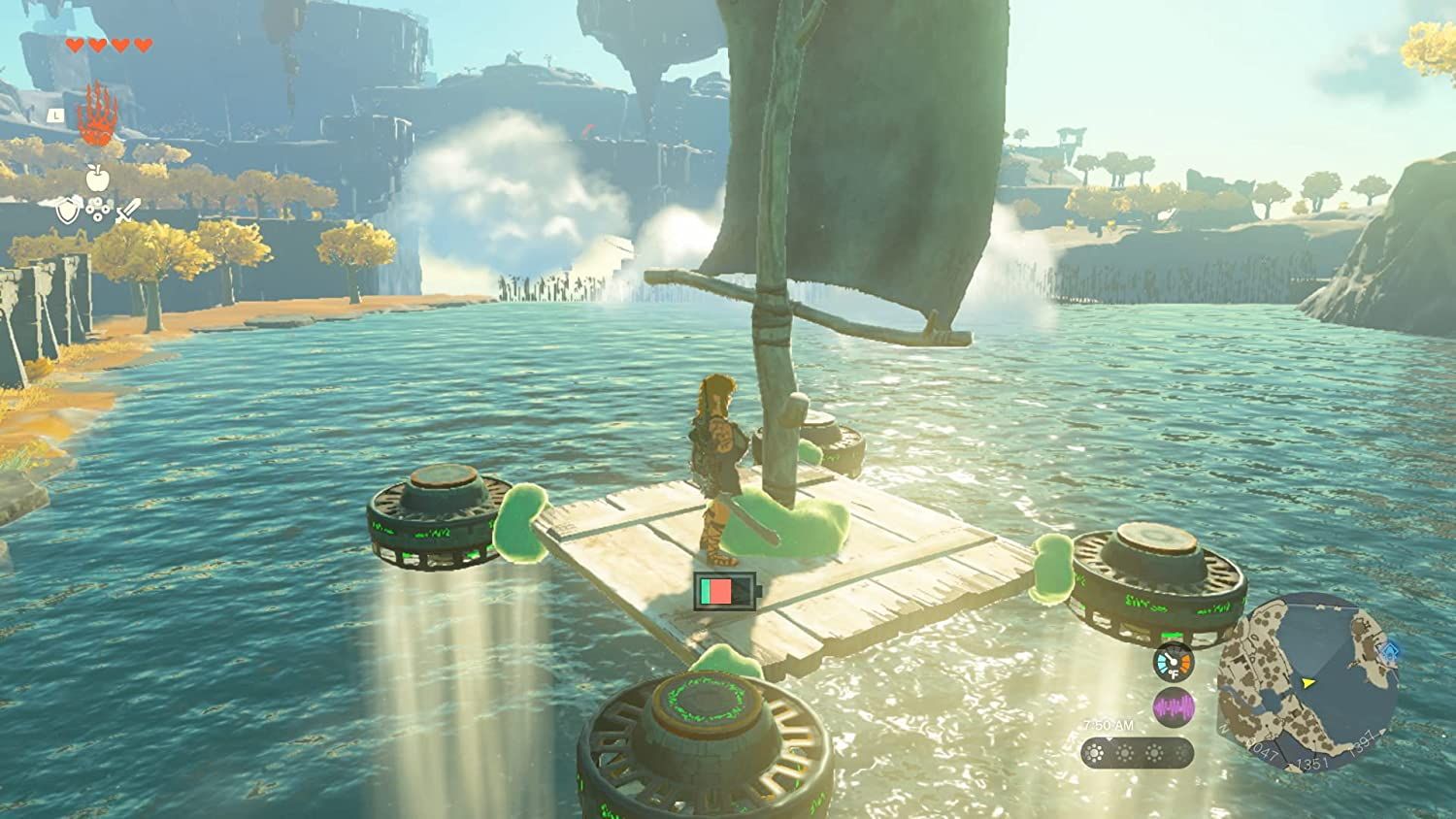Viewport: 1456px width, 819px height.
Task: Click the yellow player arrow on the minimap
Action: tap(1307, 683)
